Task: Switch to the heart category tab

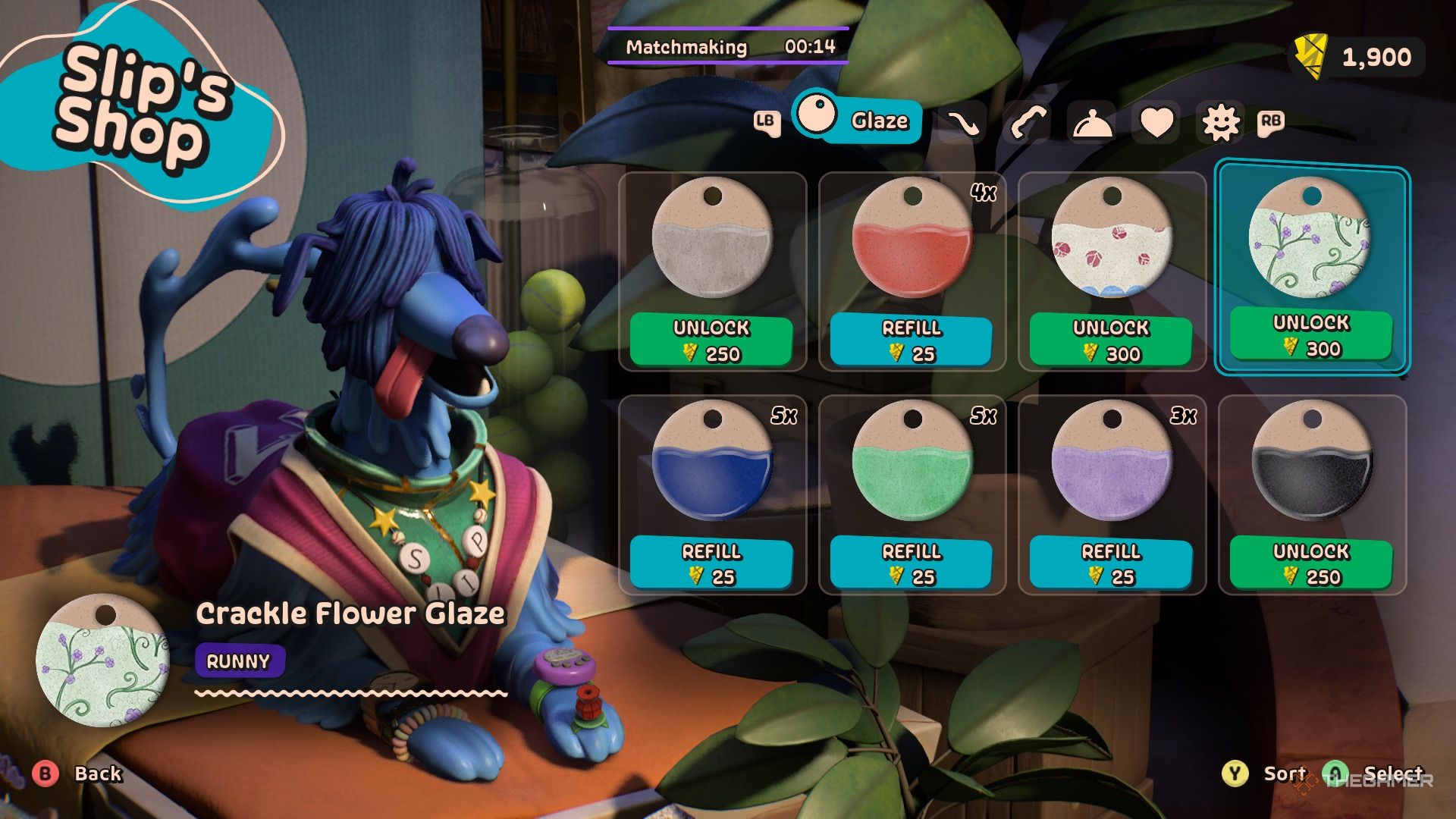Action: 1156,122
